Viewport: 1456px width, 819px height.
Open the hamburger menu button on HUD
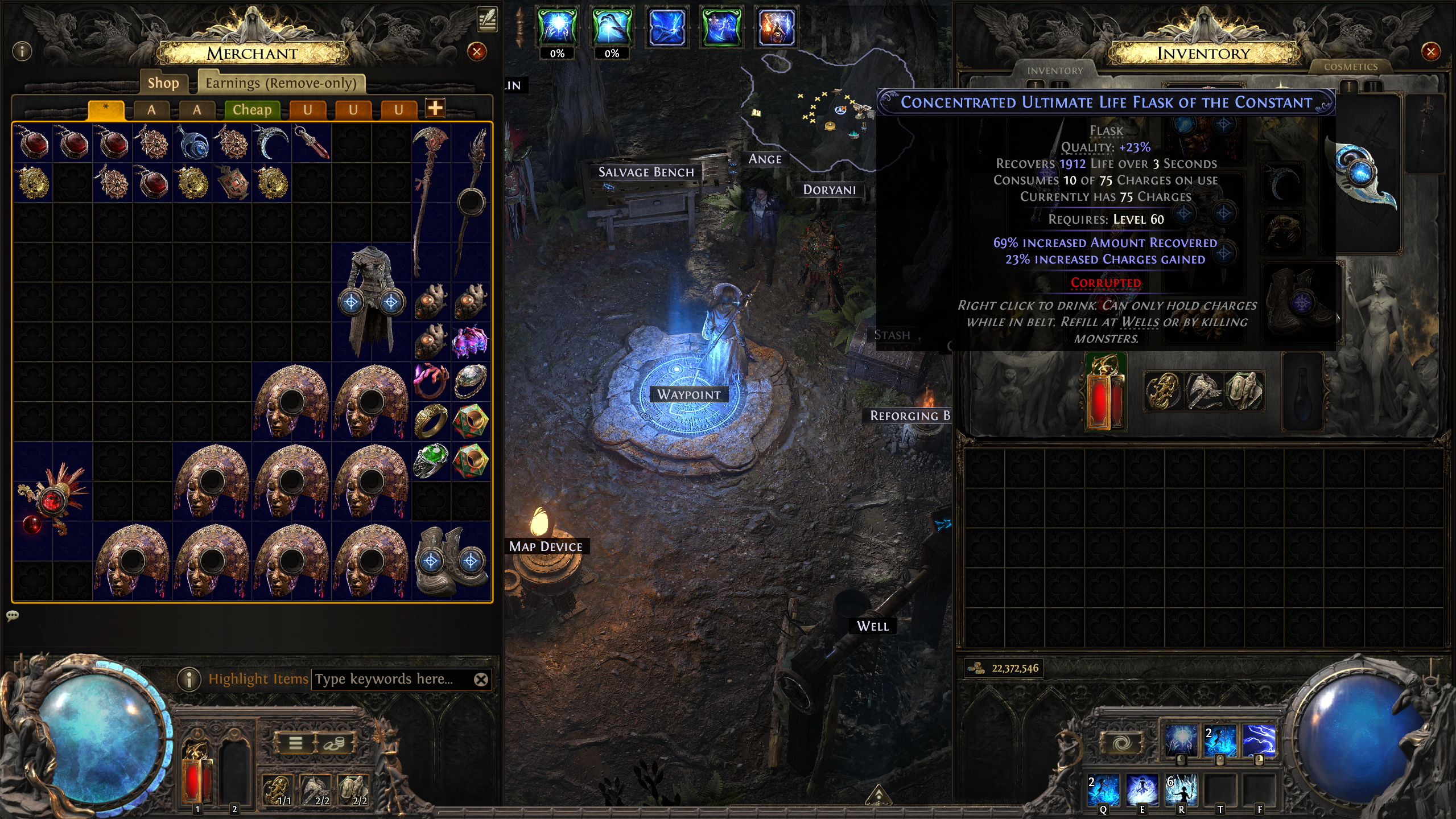click(295, 743)
